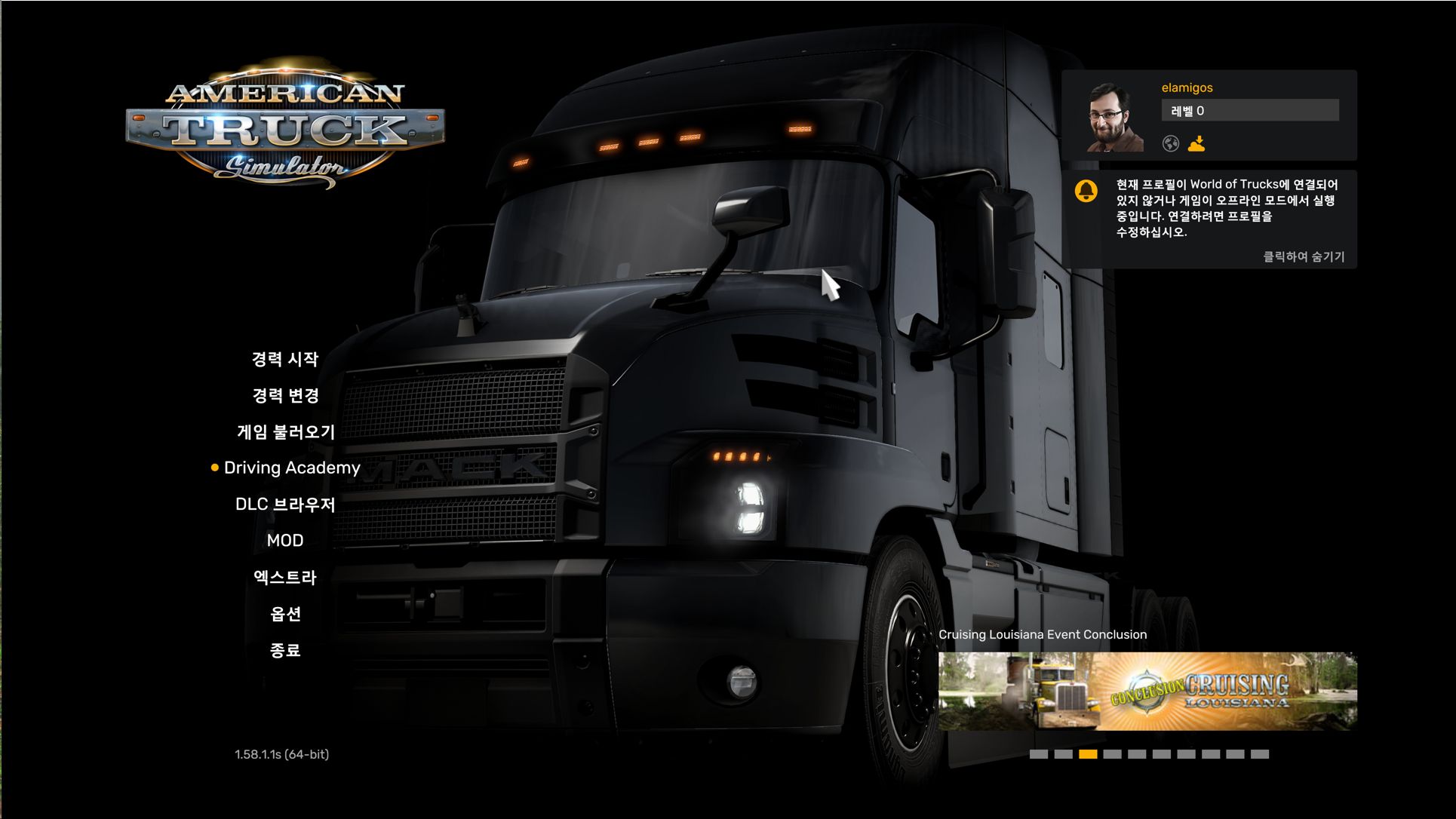Open Driving Academy
This screenshot has height=819, width=1456.
click(292, 468)
